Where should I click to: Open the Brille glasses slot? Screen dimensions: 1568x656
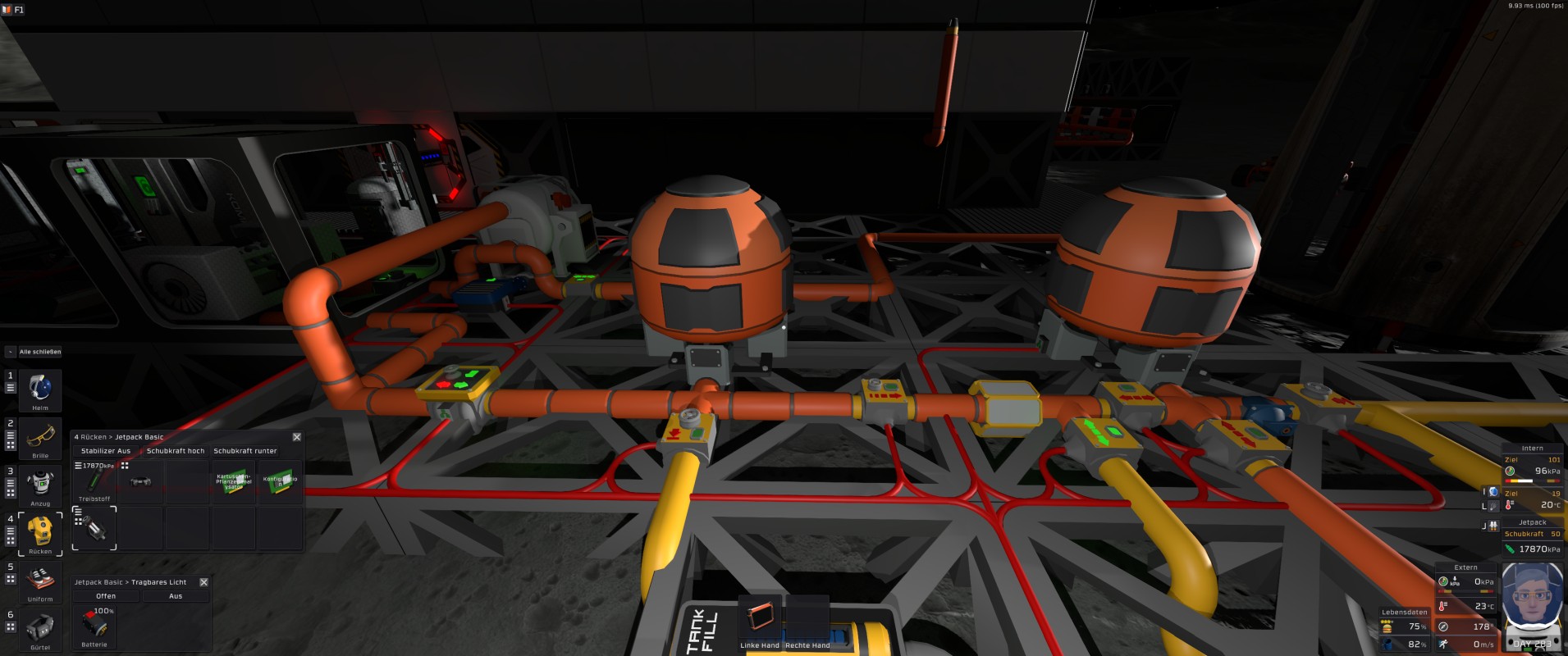tap(40, 436)
